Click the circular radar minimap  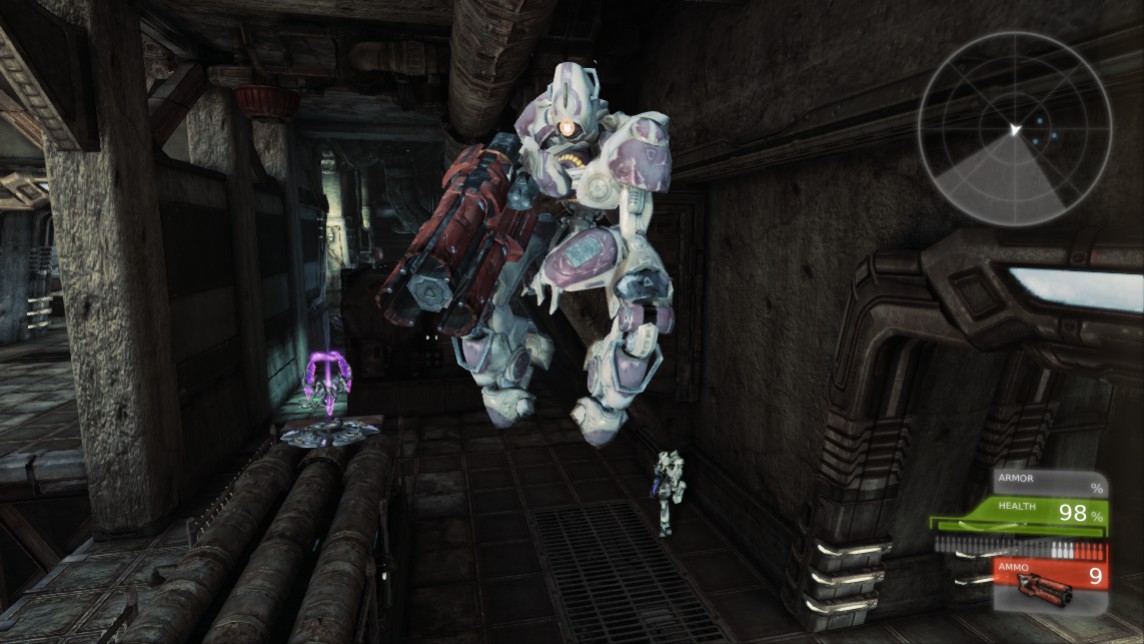(x=1014, y=130)
